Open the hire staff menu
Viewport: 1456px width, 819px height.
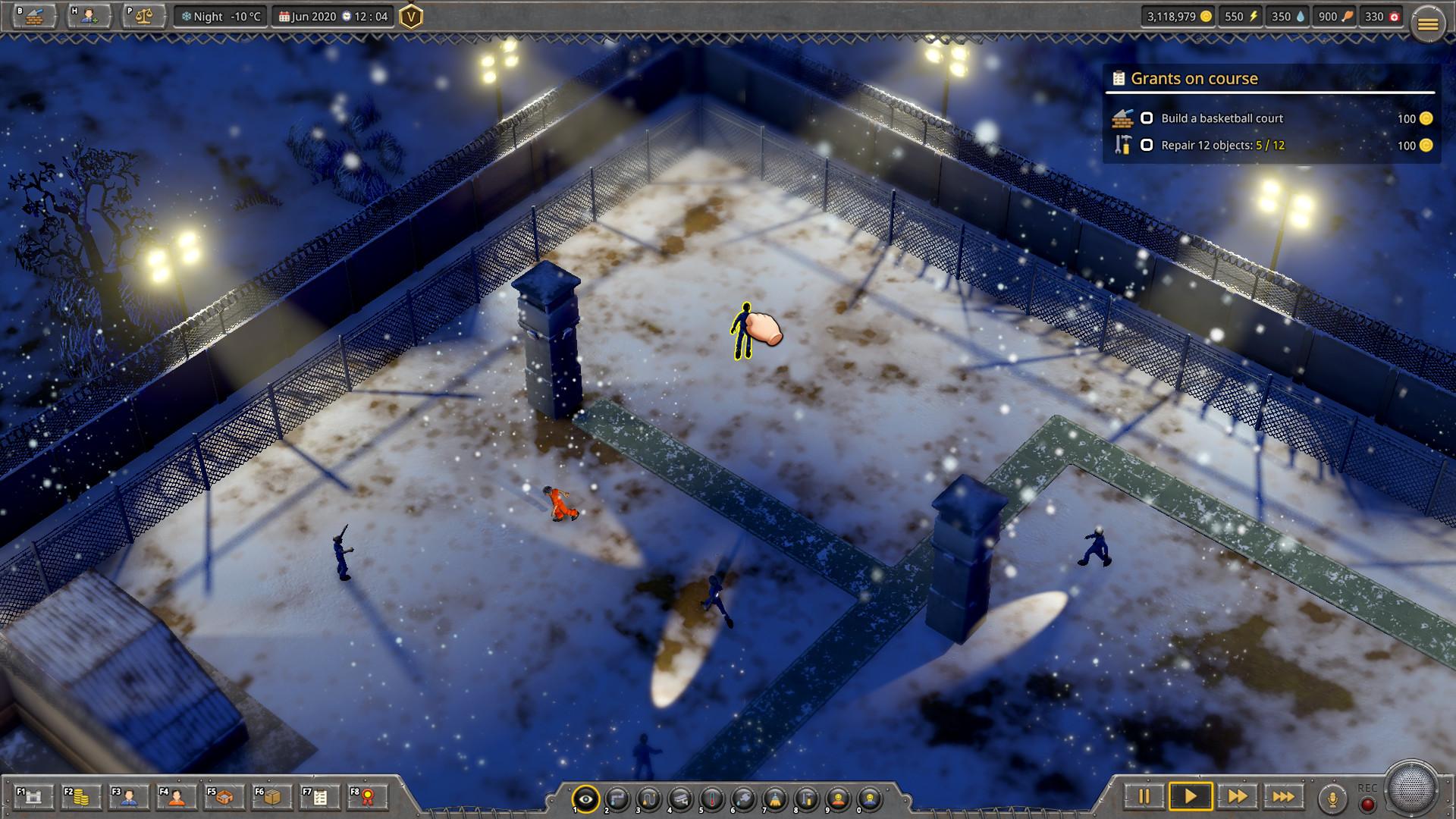coord(89,16)
